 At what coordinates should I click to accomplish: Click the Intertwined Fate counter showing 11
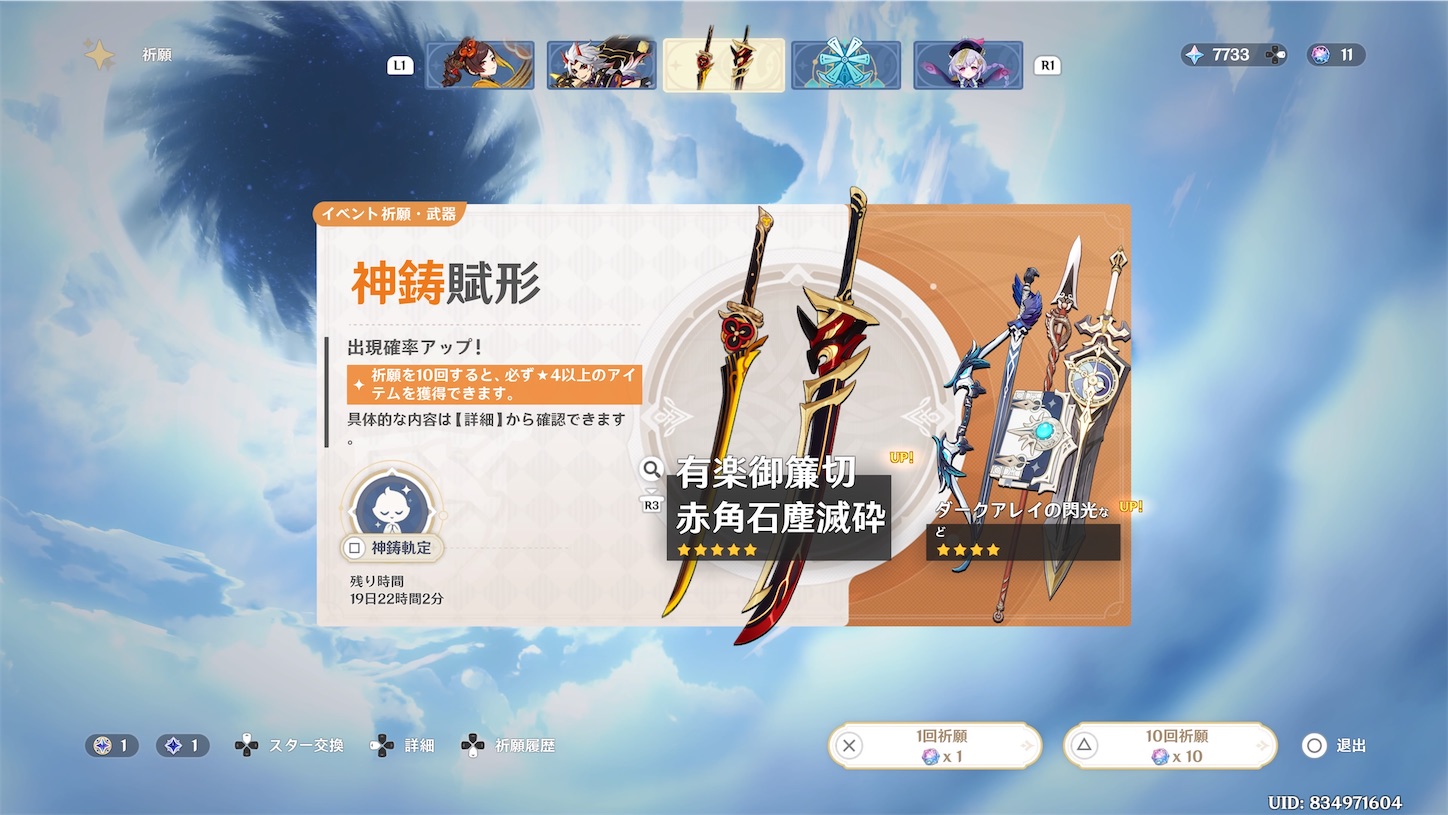pos(1336,55)
